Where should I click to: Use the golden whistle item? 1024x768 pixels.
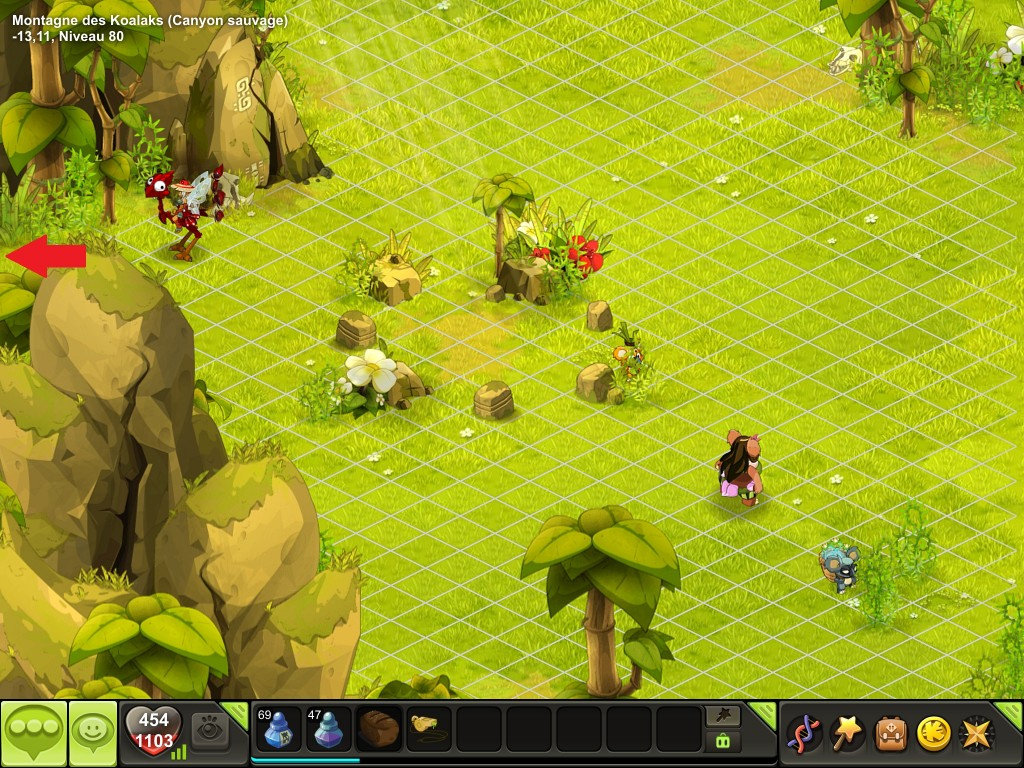(x=429, y=729)
